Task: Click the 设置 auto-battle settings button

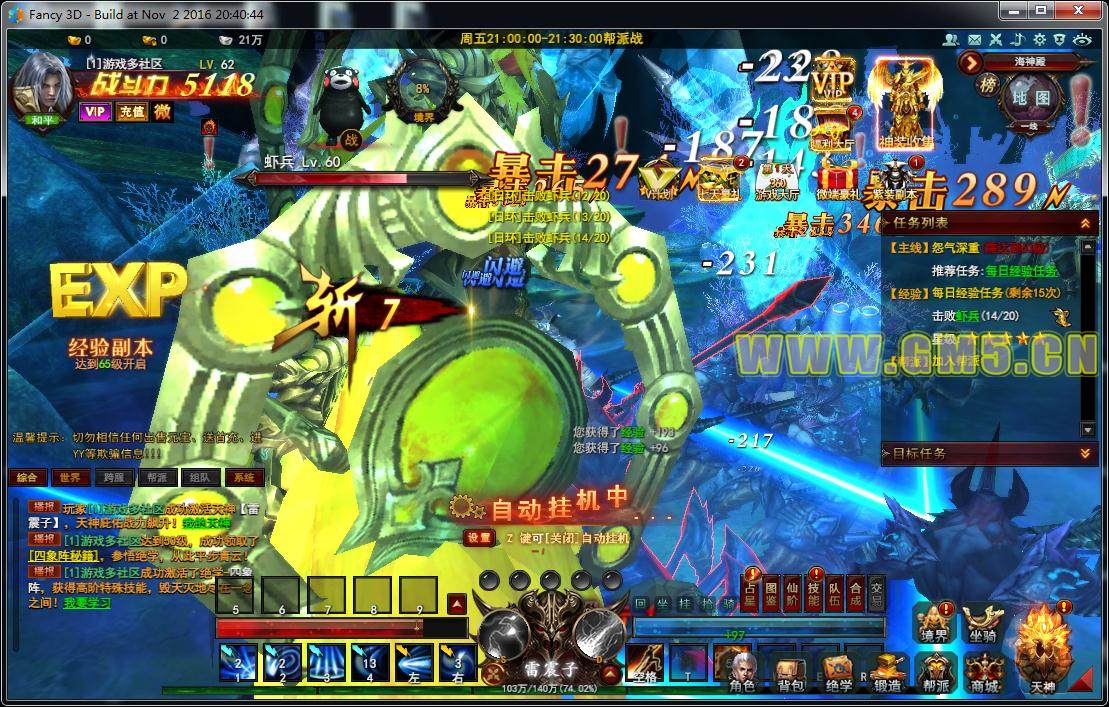Action: point(479,538)
